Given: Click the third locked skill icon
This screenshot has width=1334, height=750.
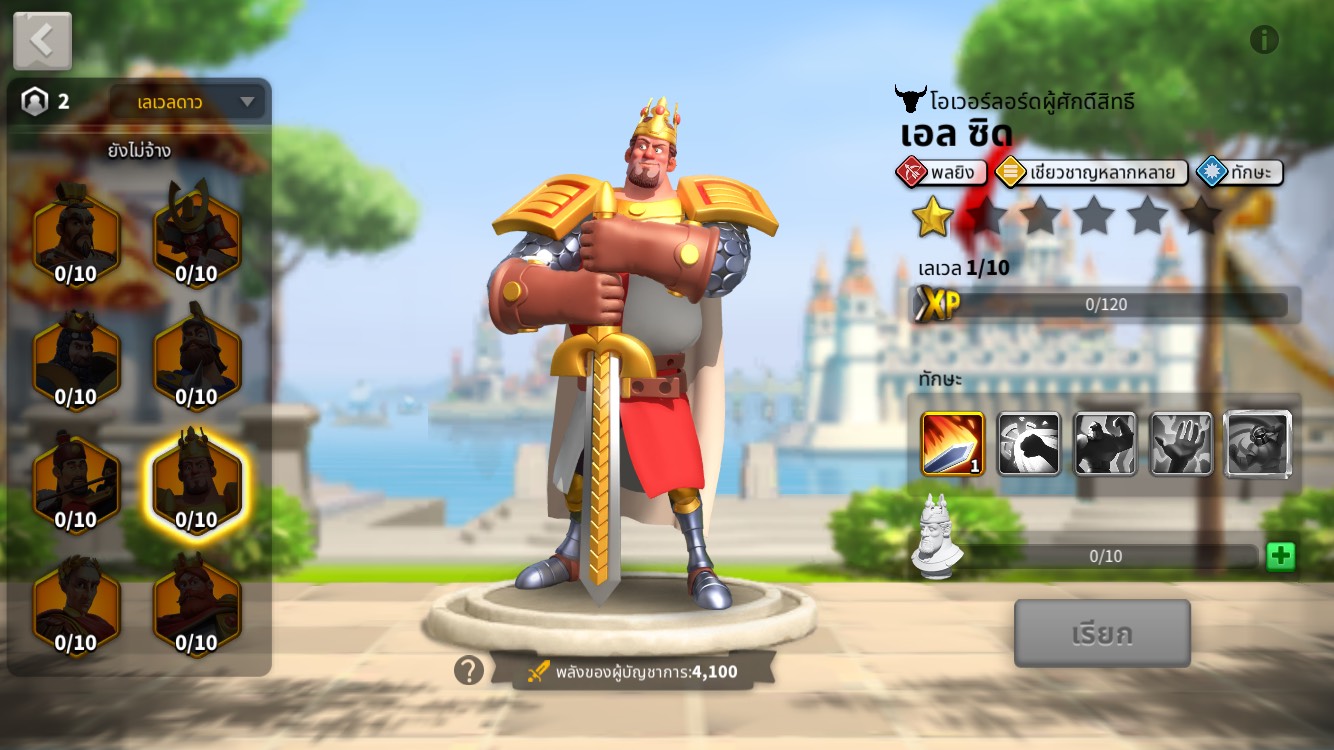Looking at the screenshot, I should point(1105,443).
